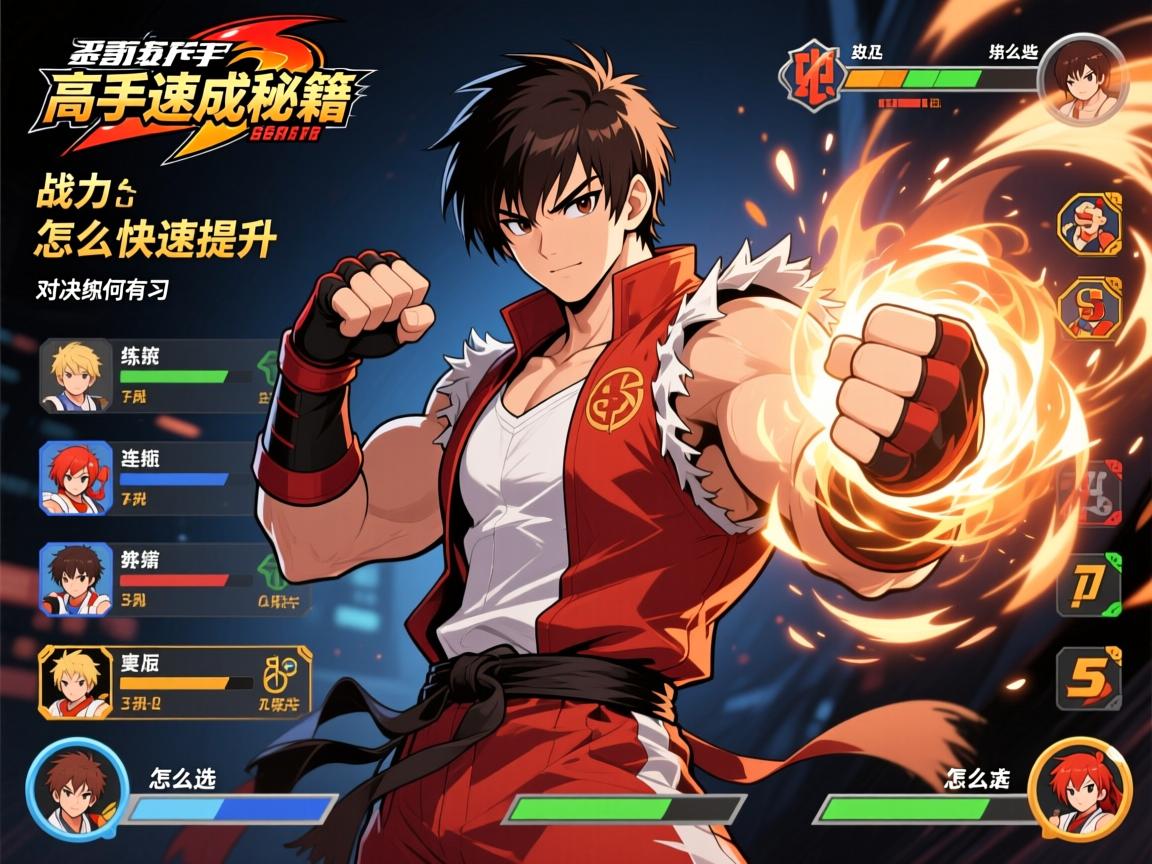Click the blue-ringed fighter portrait
Image resolution: width=1152 pixels, height=864 pixels.
[76, 788]
